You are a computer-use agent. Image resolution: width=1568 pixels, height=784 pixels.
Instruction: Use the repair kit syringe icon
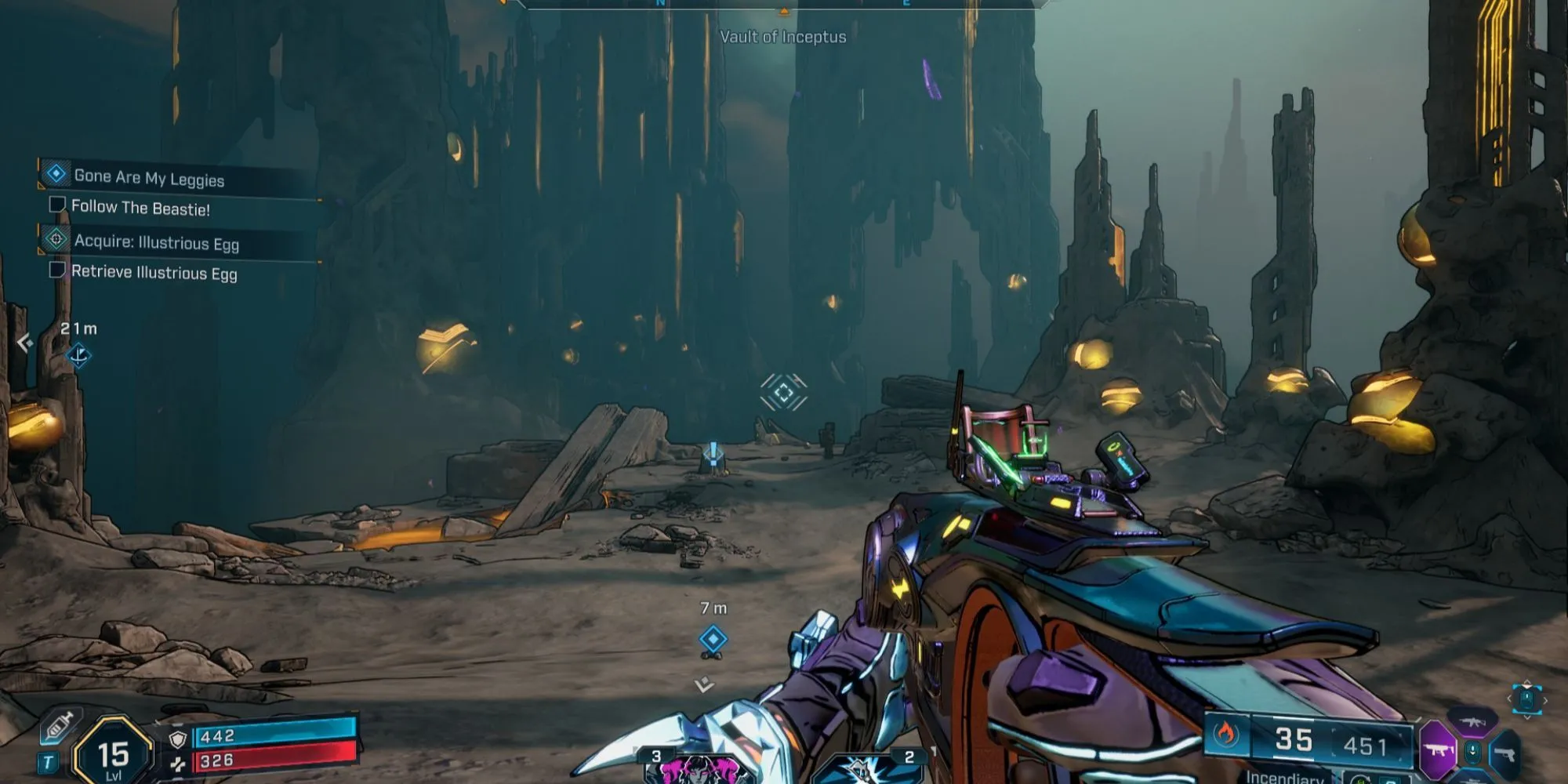click(x=59, y=728)
